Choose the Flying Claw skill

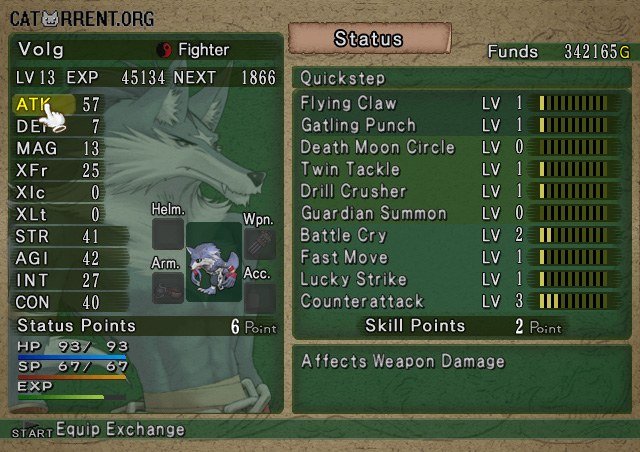348,103
